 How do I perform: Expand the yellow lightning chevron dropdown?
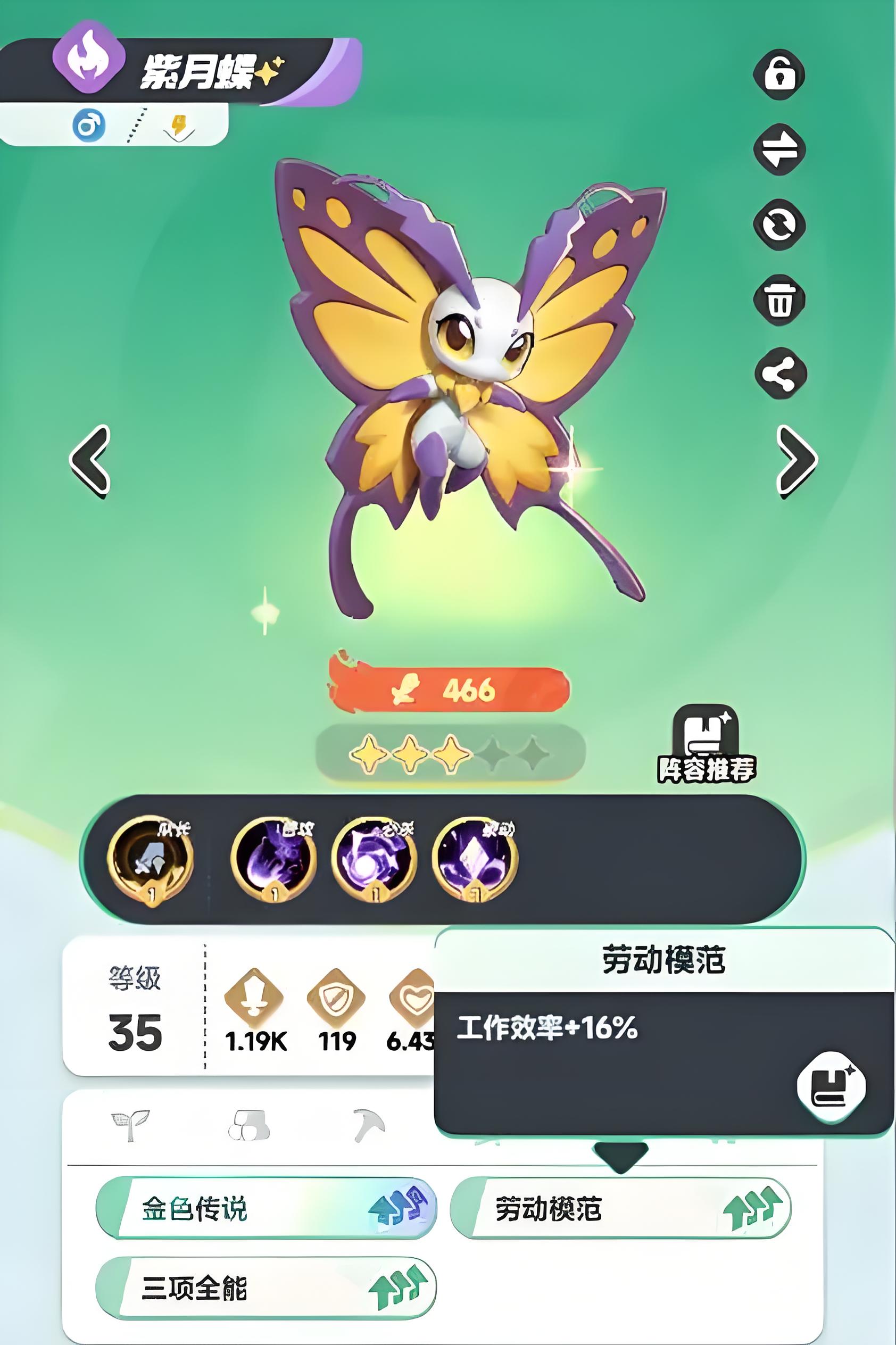click(178, 127)
